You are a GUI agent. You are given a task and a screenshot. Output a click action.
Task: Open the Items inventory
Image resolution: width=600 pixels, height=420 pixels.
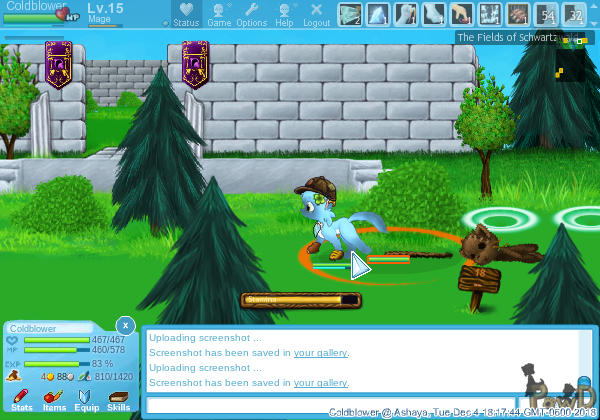click(x=54, y=400)
